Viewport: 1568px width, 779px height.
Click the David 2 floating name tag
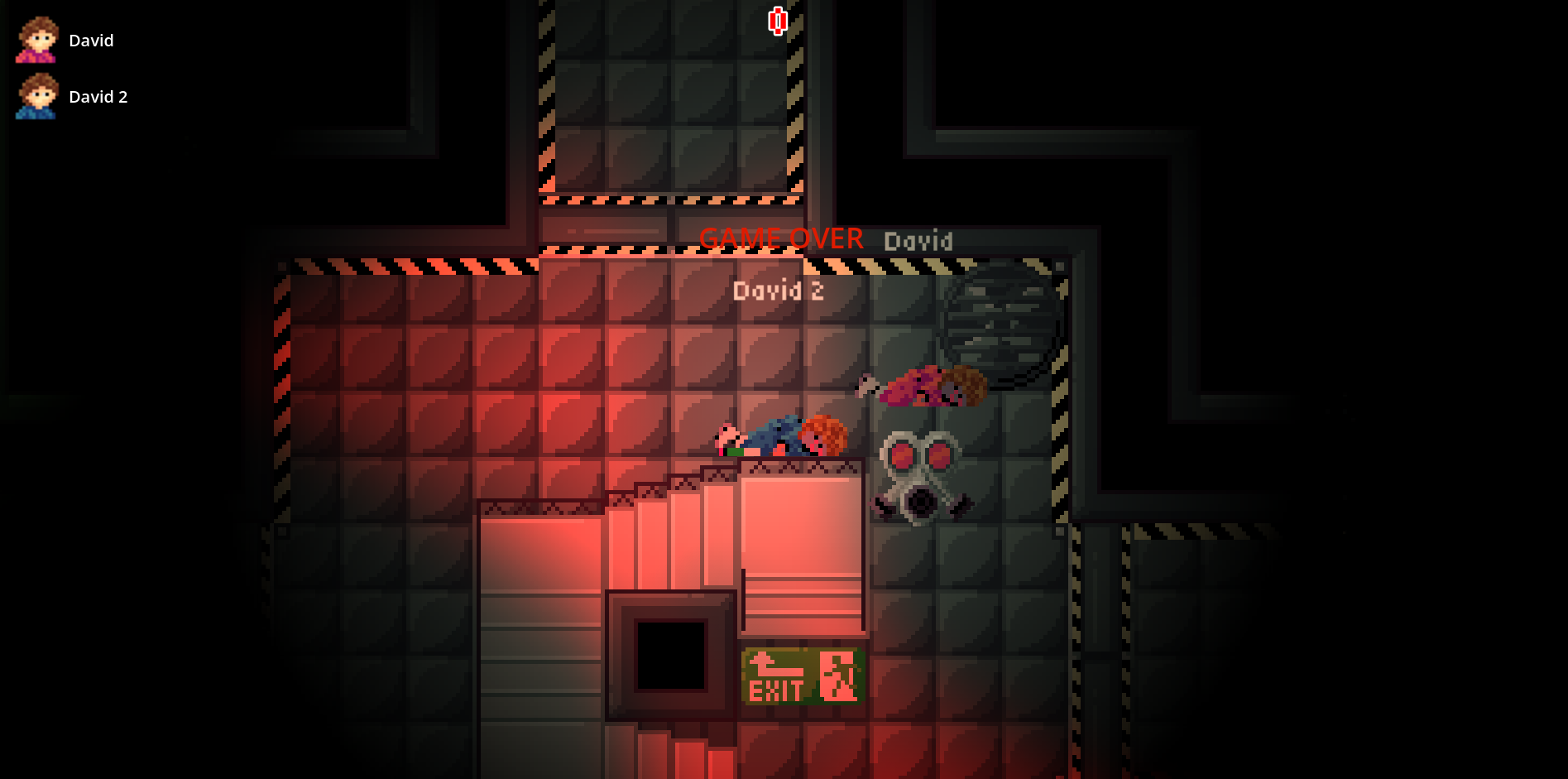point(778,290)
